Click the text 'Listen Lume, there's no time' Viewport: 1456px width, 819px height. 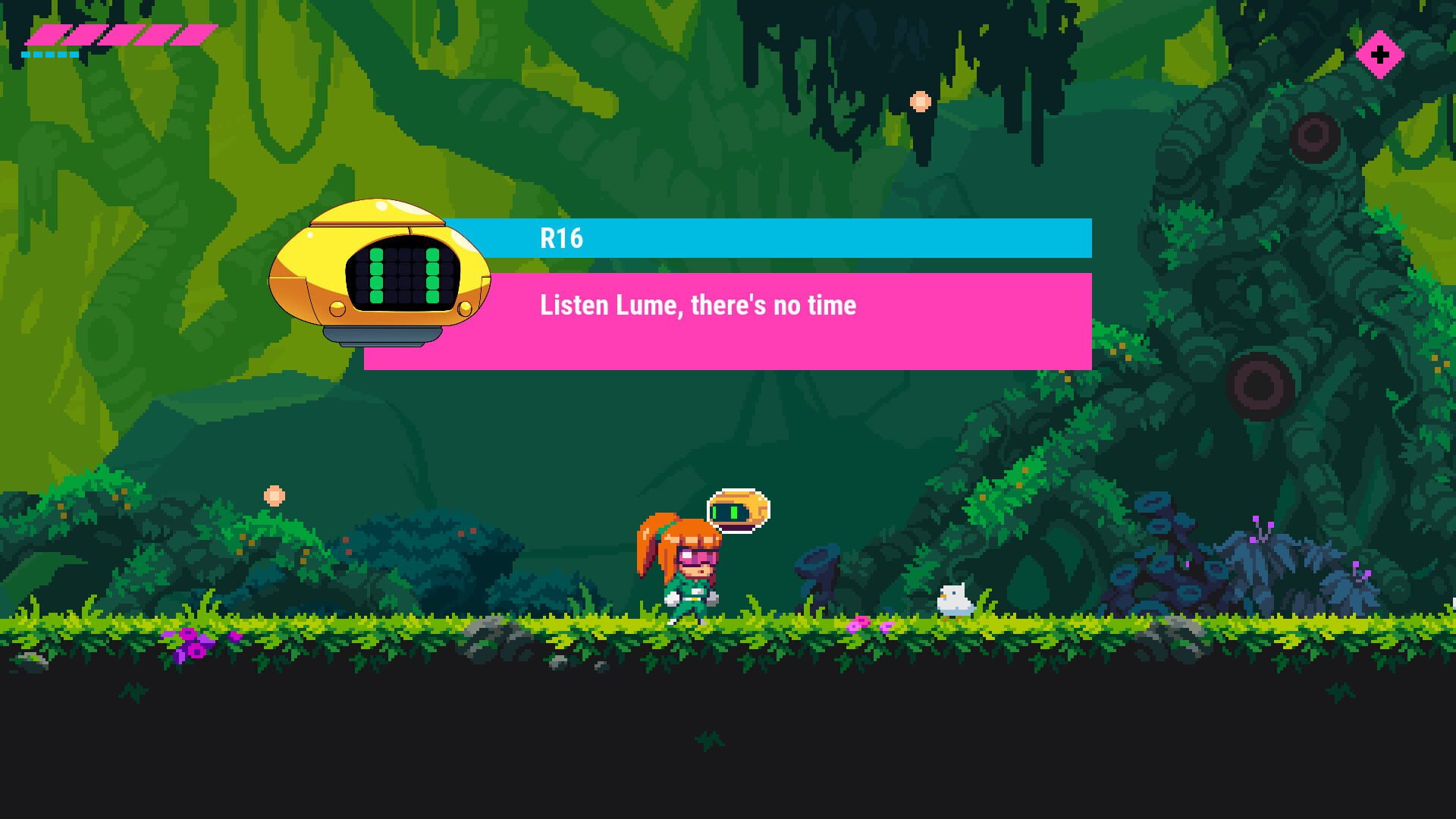(696, 306)
